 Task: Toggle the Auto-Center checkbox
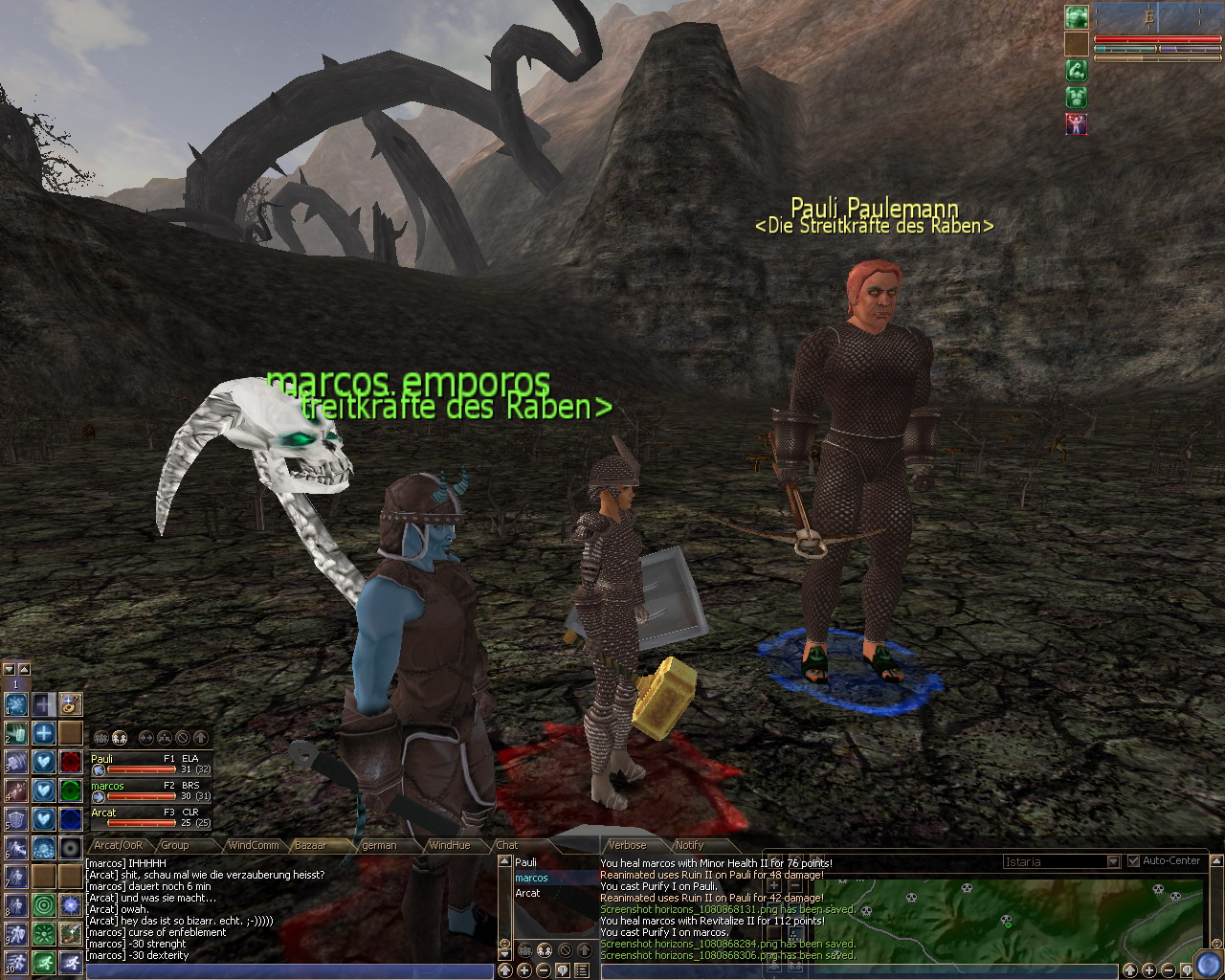[1134, 860]
